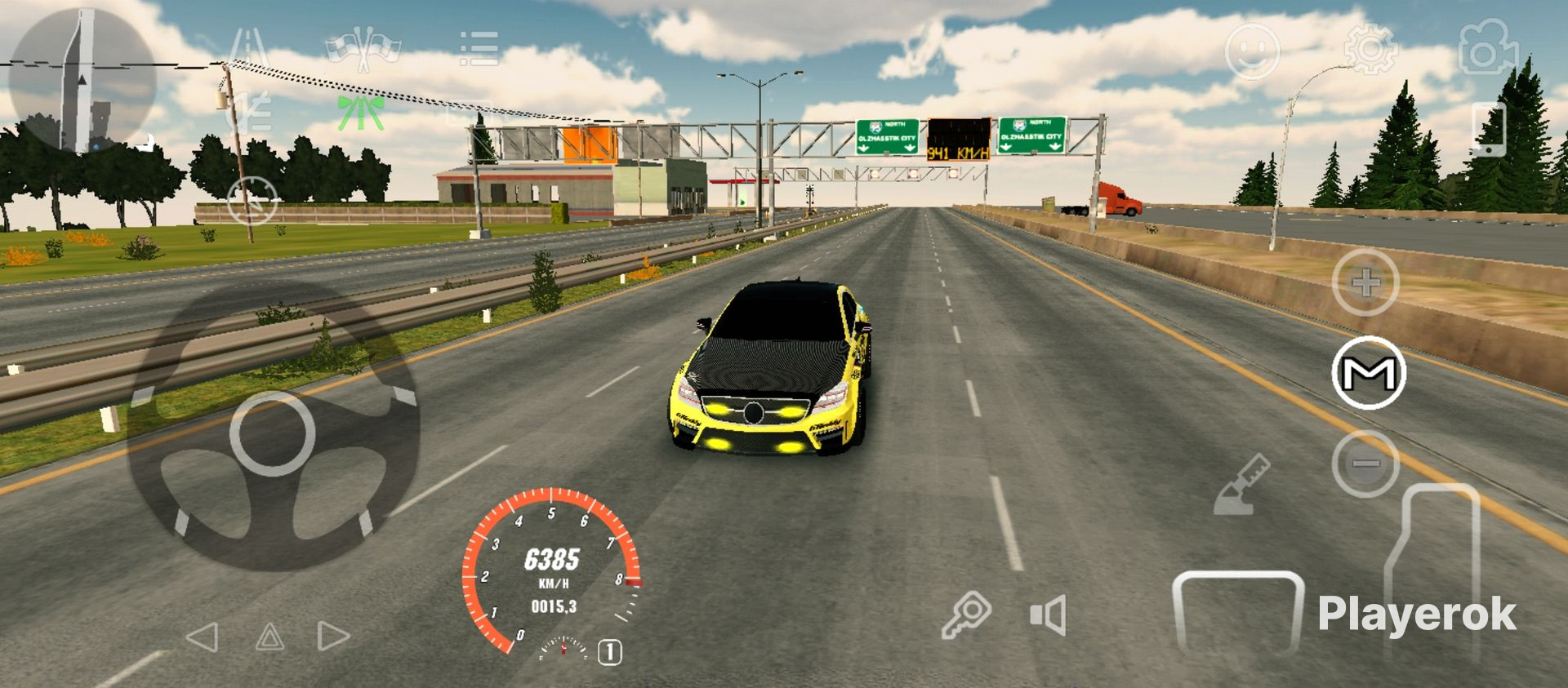Screen dimensions: 1568x688
Task: Activate the hazard lights triangle
Action: click(x=269, y=637)
